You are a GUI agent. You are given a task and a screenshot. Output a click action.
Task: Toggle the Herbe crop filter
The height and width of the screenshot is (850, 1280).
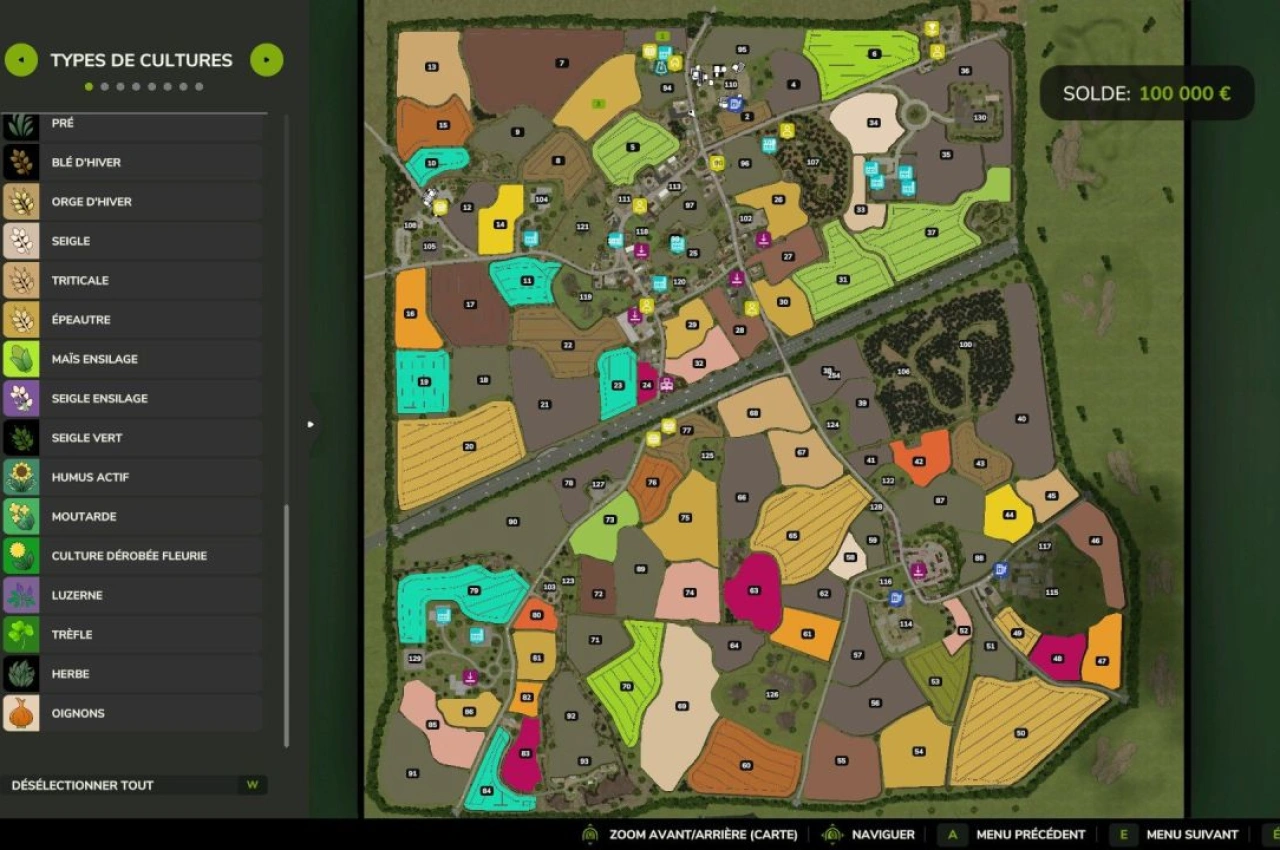pos(132,674)
